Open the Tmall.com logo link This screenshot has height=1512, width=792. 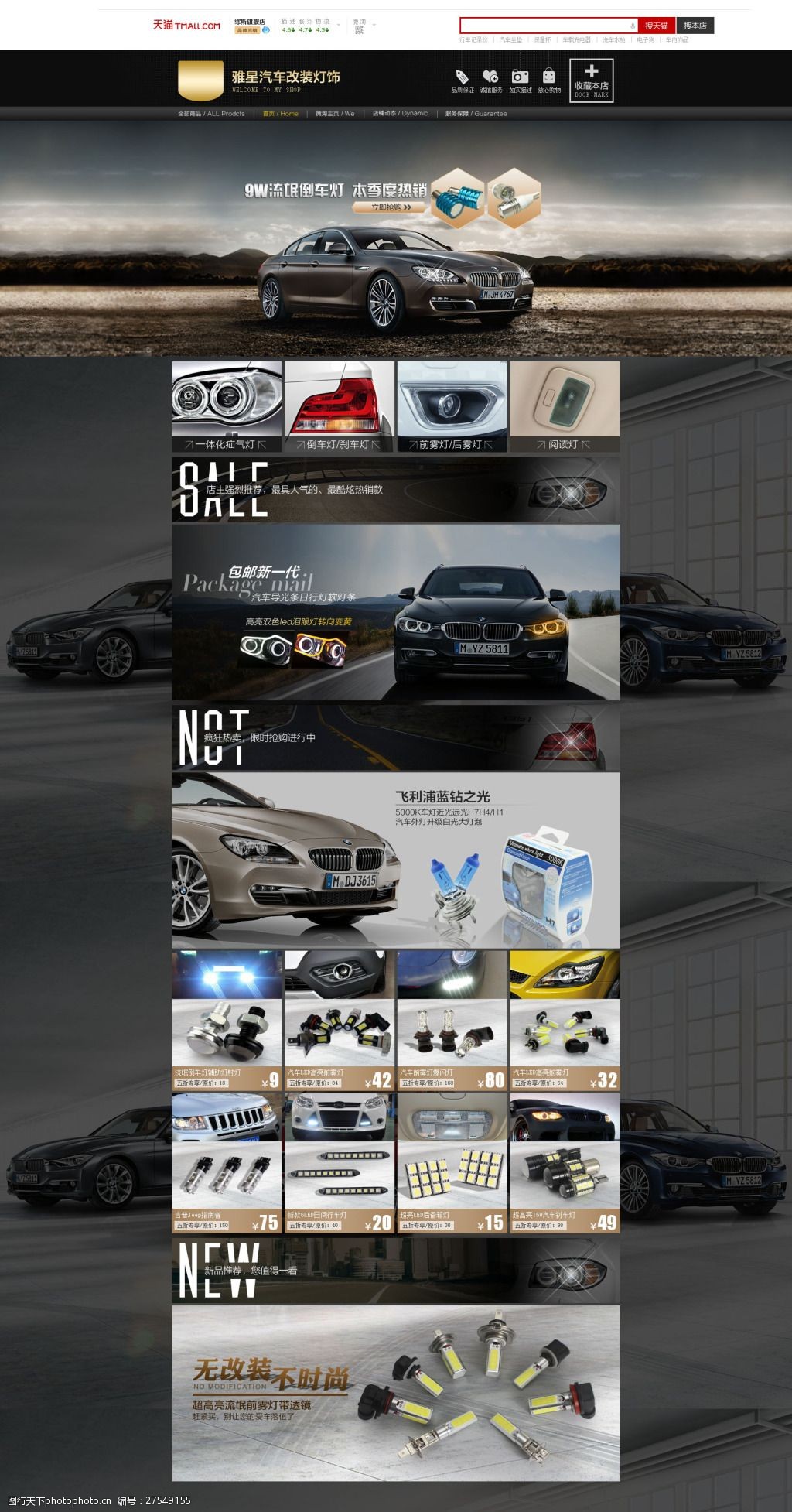point(186,26)
